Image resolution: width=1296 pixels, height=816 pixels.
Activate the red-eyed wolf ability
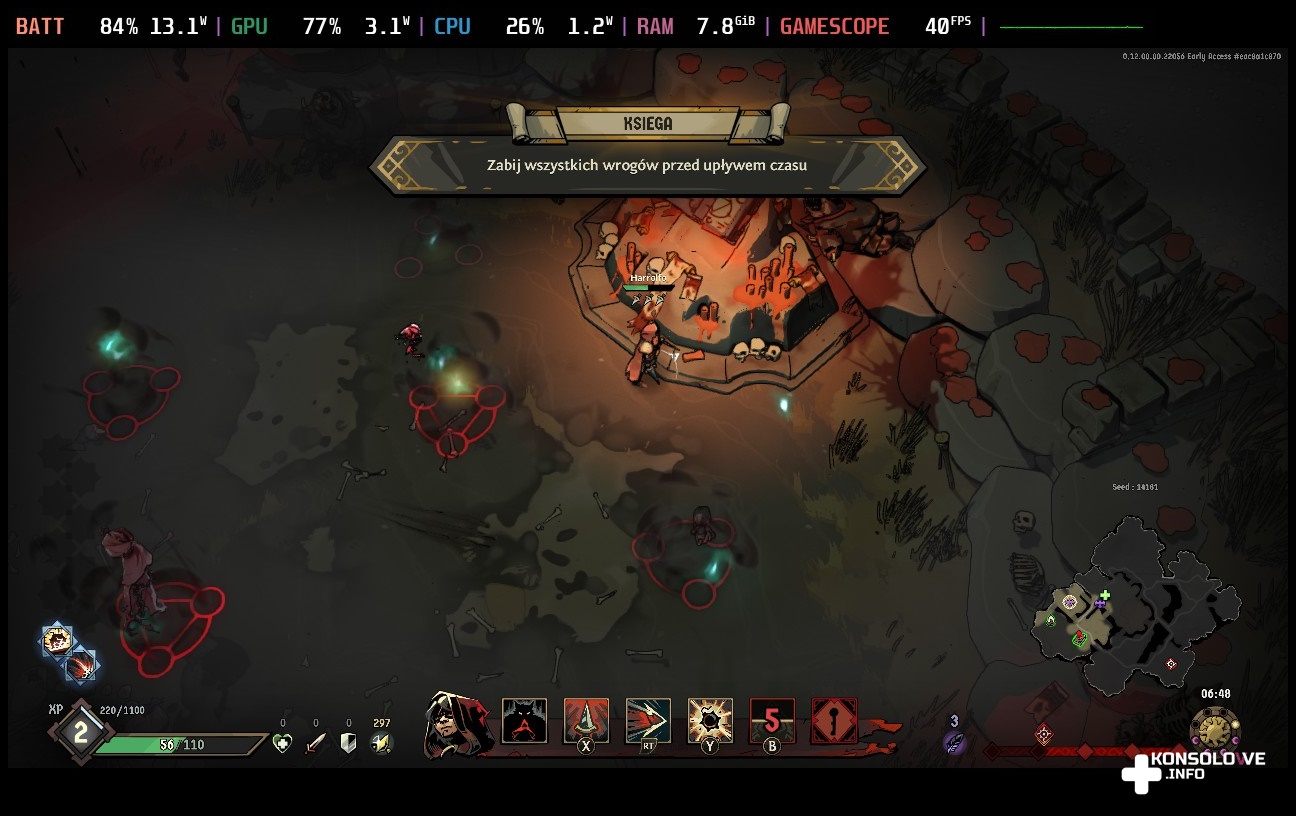coord(524,721)
